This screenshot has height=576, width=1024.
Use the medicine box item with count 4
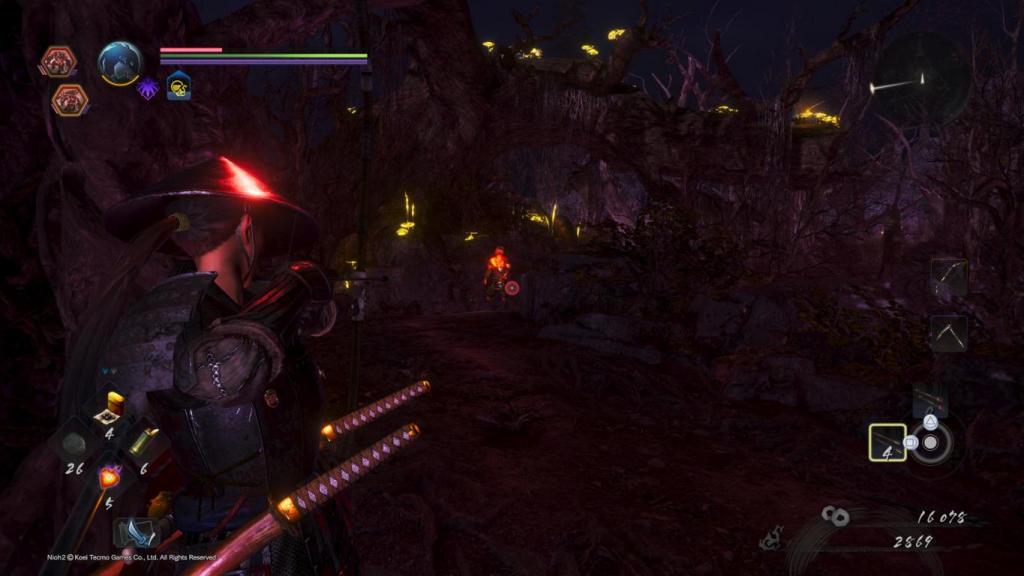(x=107, y=408)
